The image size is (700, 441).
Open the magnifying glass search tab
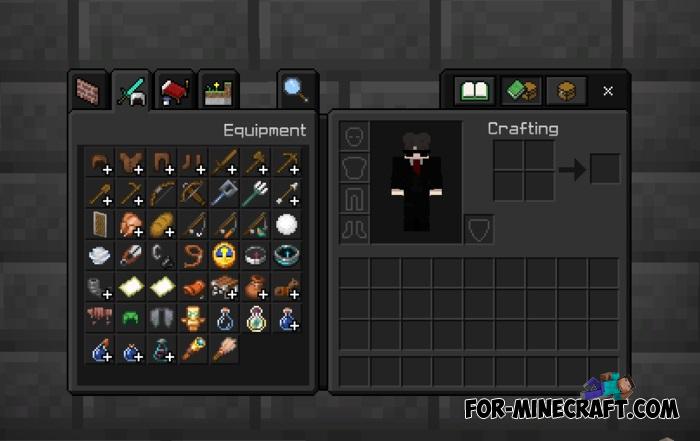[x=295, y=91]
